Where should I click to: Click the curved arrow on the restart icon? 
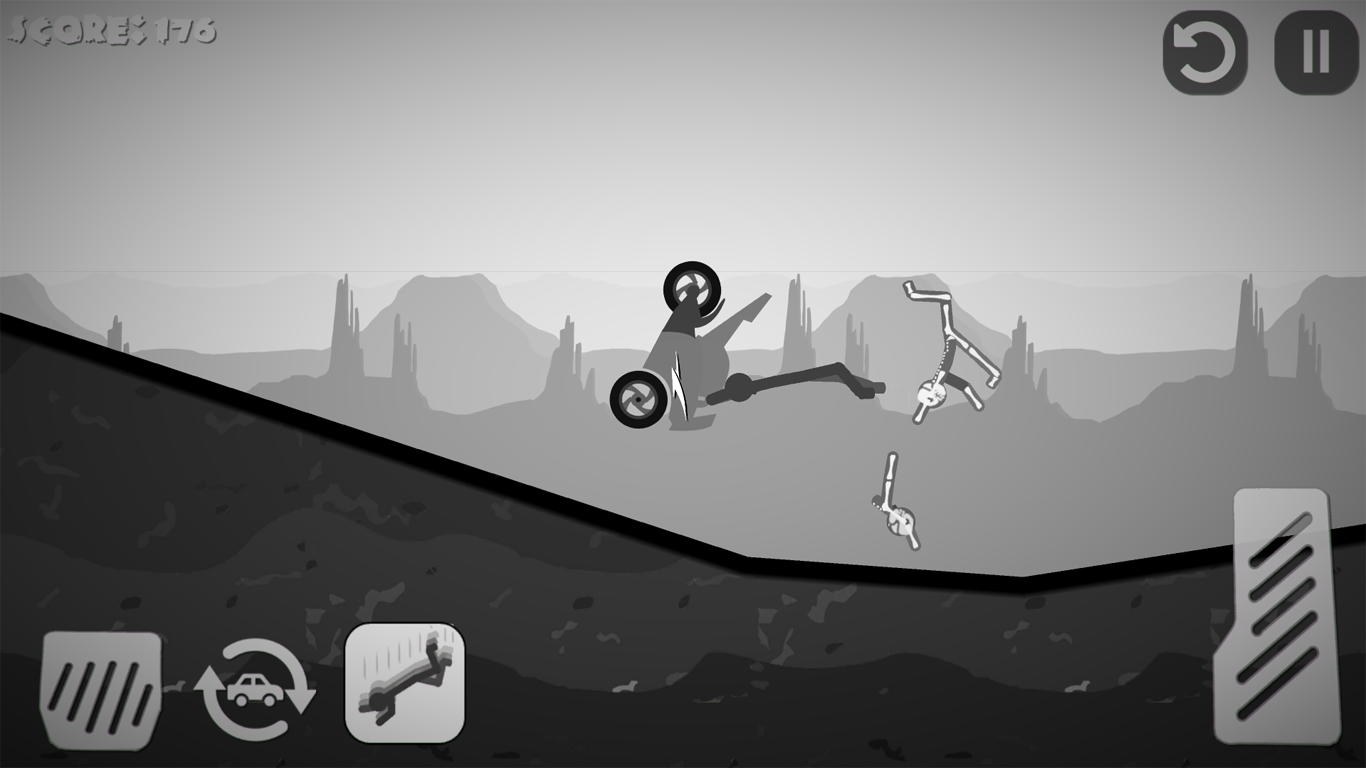point(1204,55)
